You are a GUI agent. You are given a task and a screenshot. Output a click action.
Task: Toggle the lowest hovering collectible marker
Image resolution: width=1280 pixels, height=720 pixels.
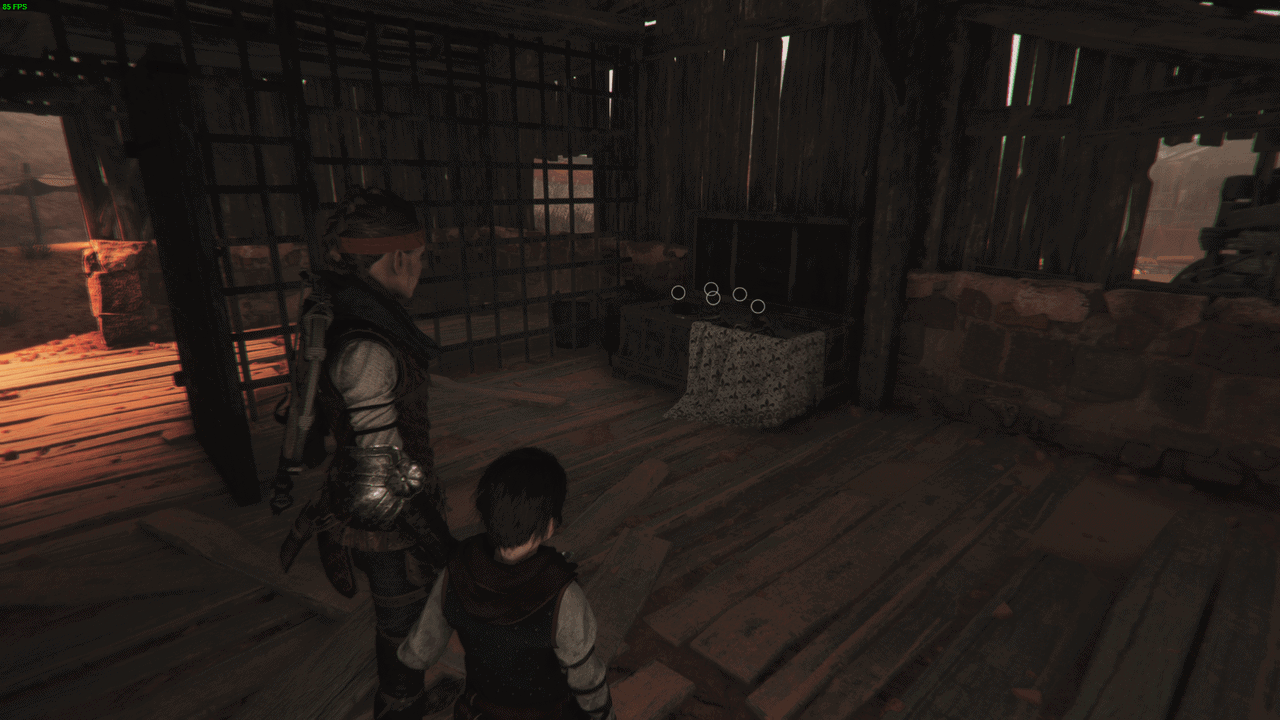[x=758, y=306]
